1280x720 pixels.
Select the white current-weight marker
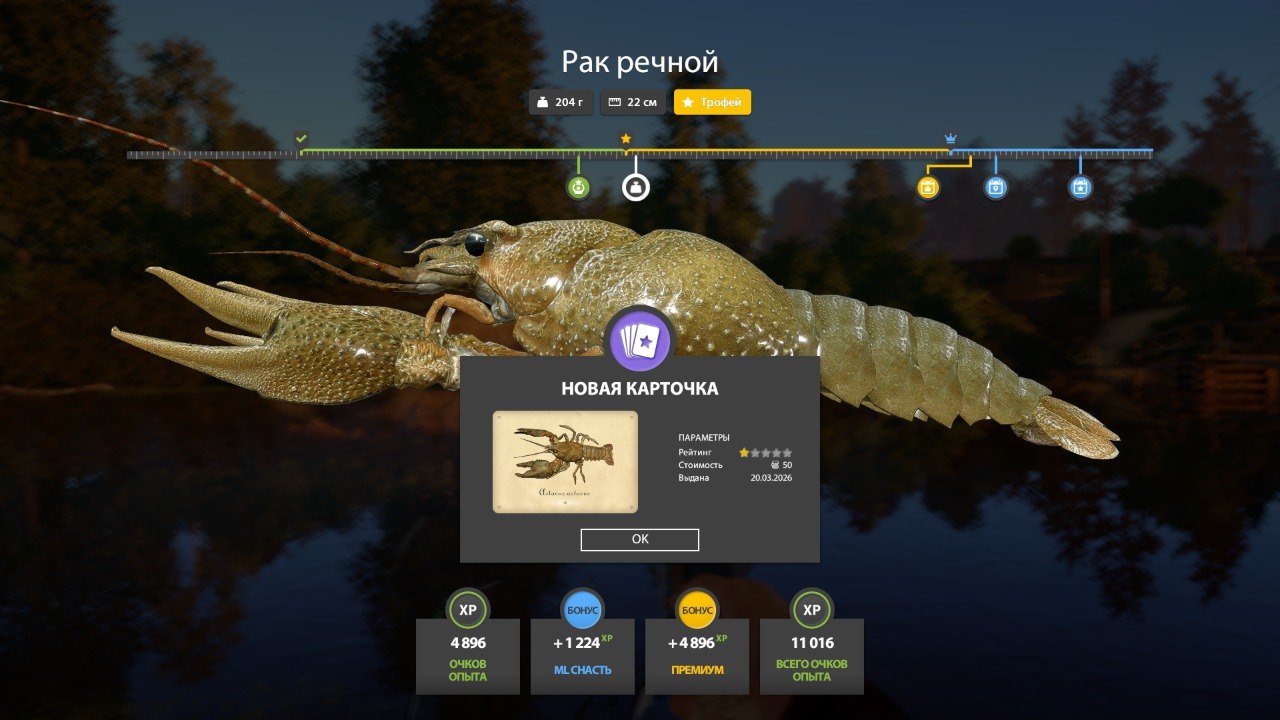[636, 187]
